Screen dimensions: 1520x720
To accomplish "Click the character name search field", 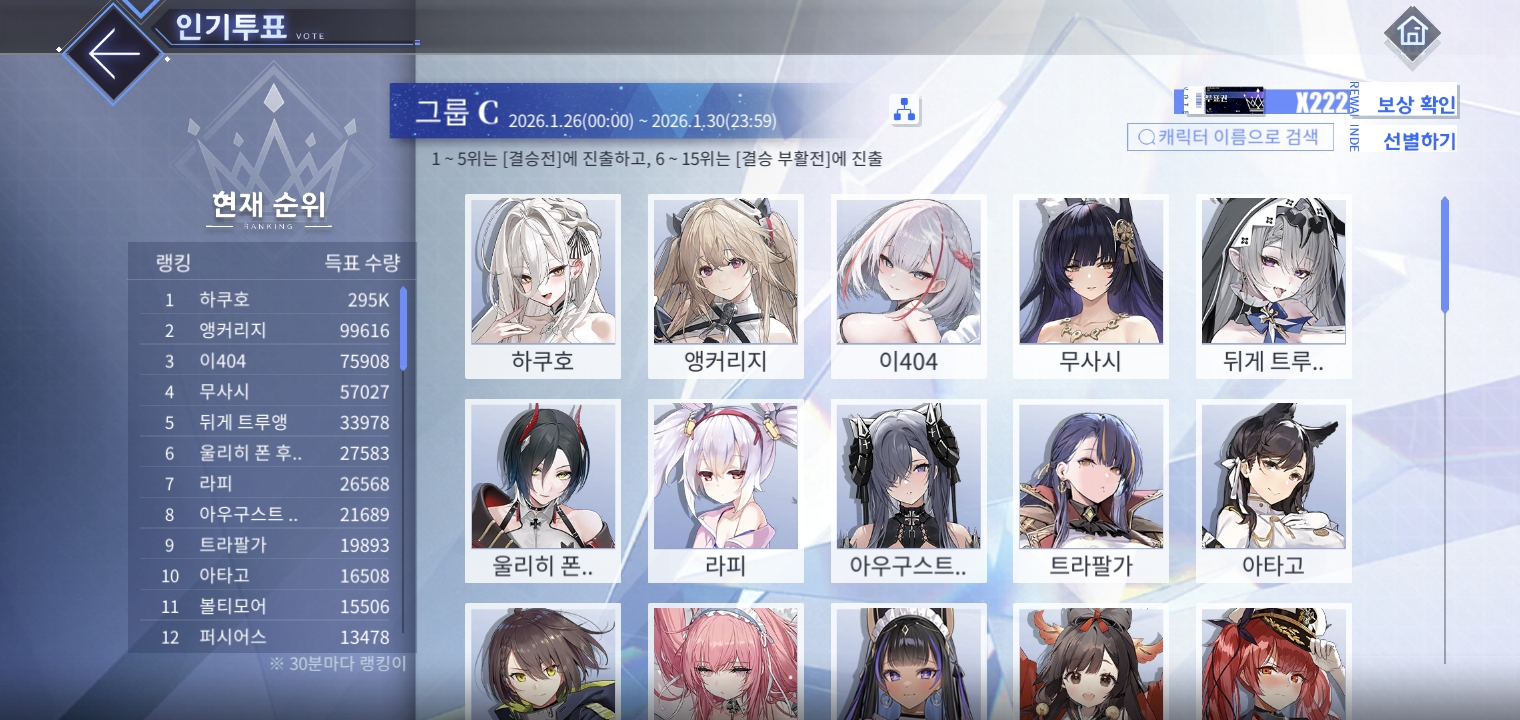I will pyautogui.click(x=1230, y=137).
